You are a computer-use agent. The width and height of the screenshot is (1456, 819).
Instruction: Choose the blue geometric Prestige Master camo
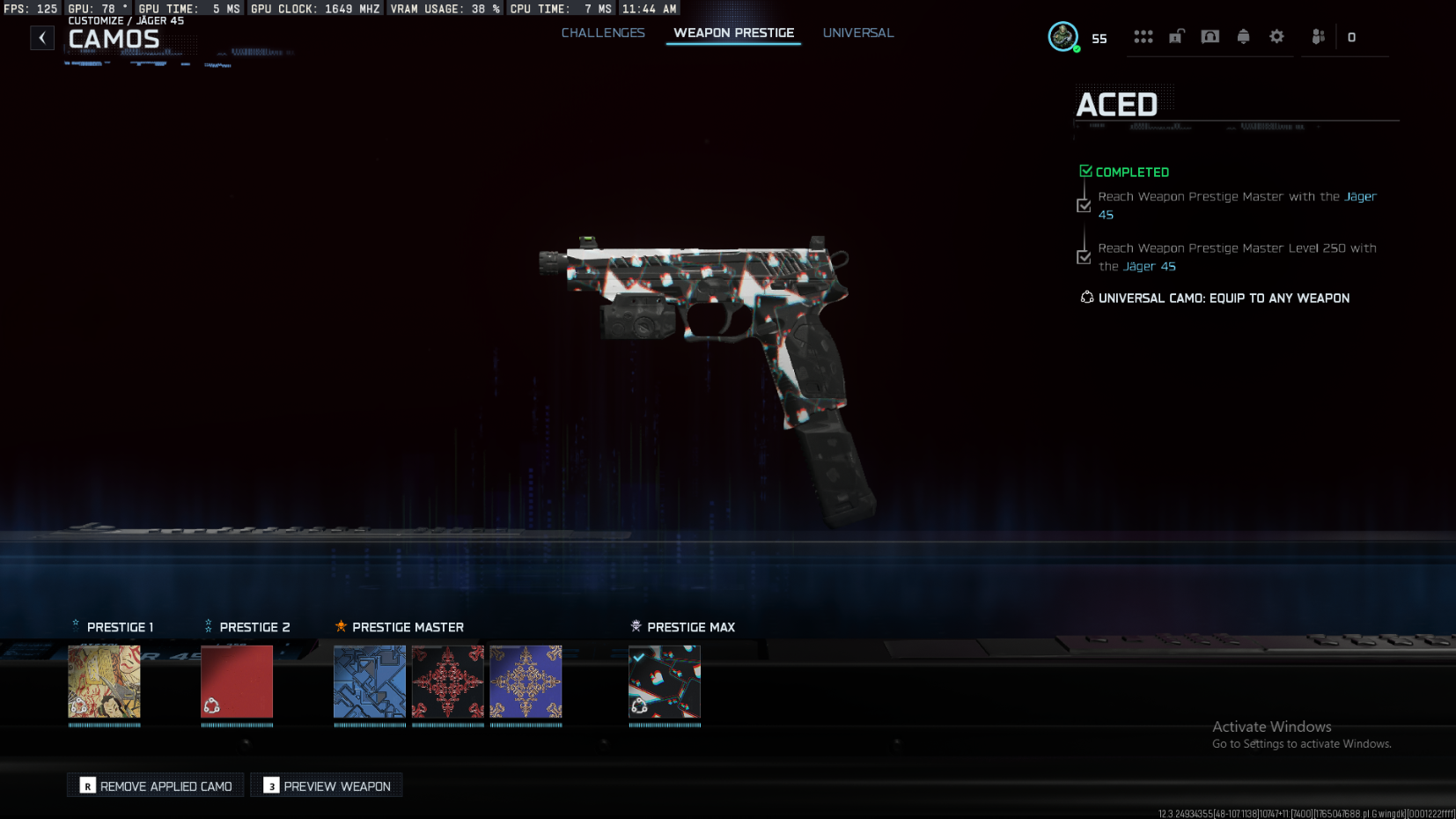[x=370, y=682]
